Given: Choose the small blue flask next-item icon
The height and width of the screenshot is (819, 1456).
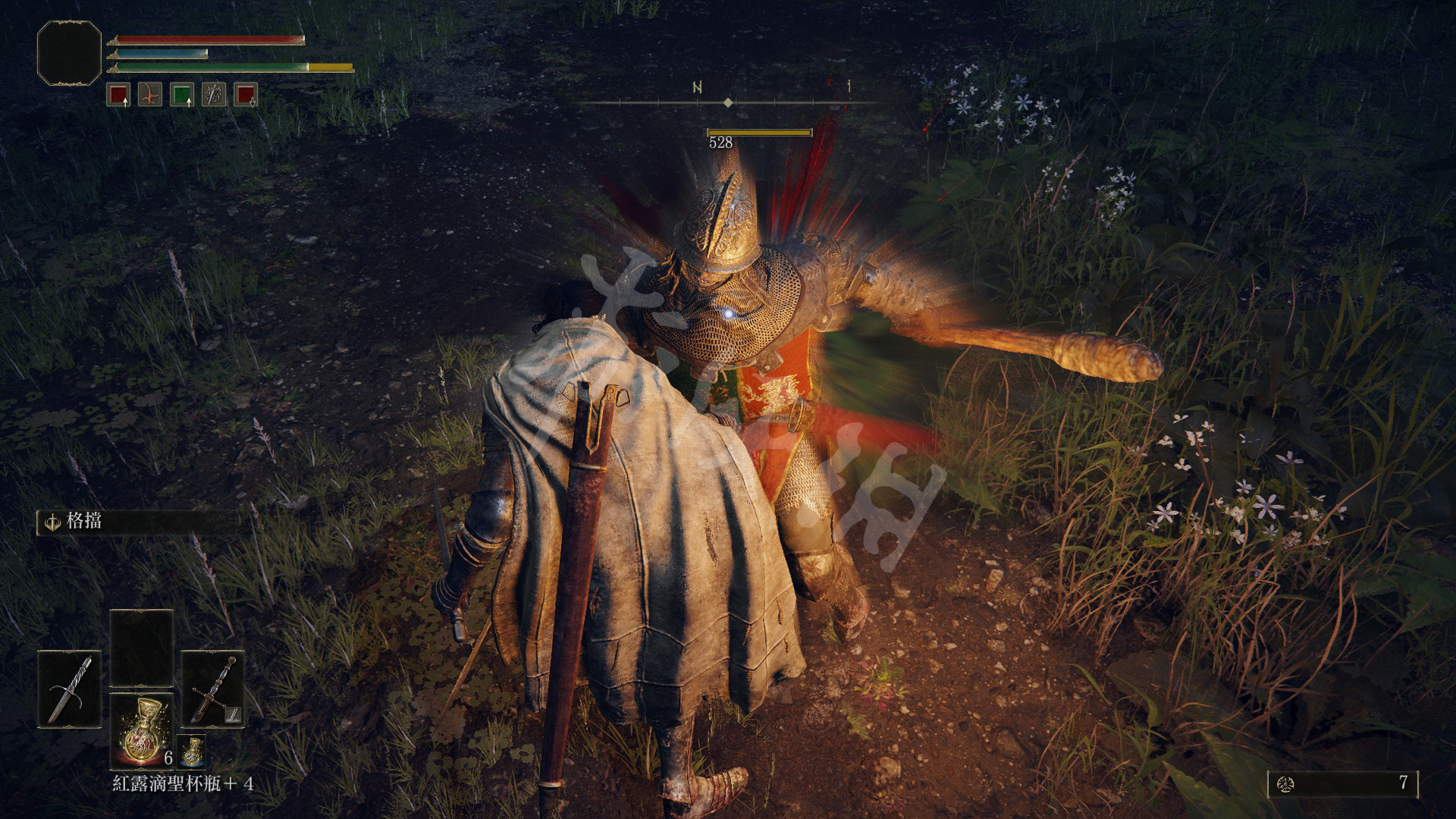Looking at the screenshot, I should (x=192, y=751).
